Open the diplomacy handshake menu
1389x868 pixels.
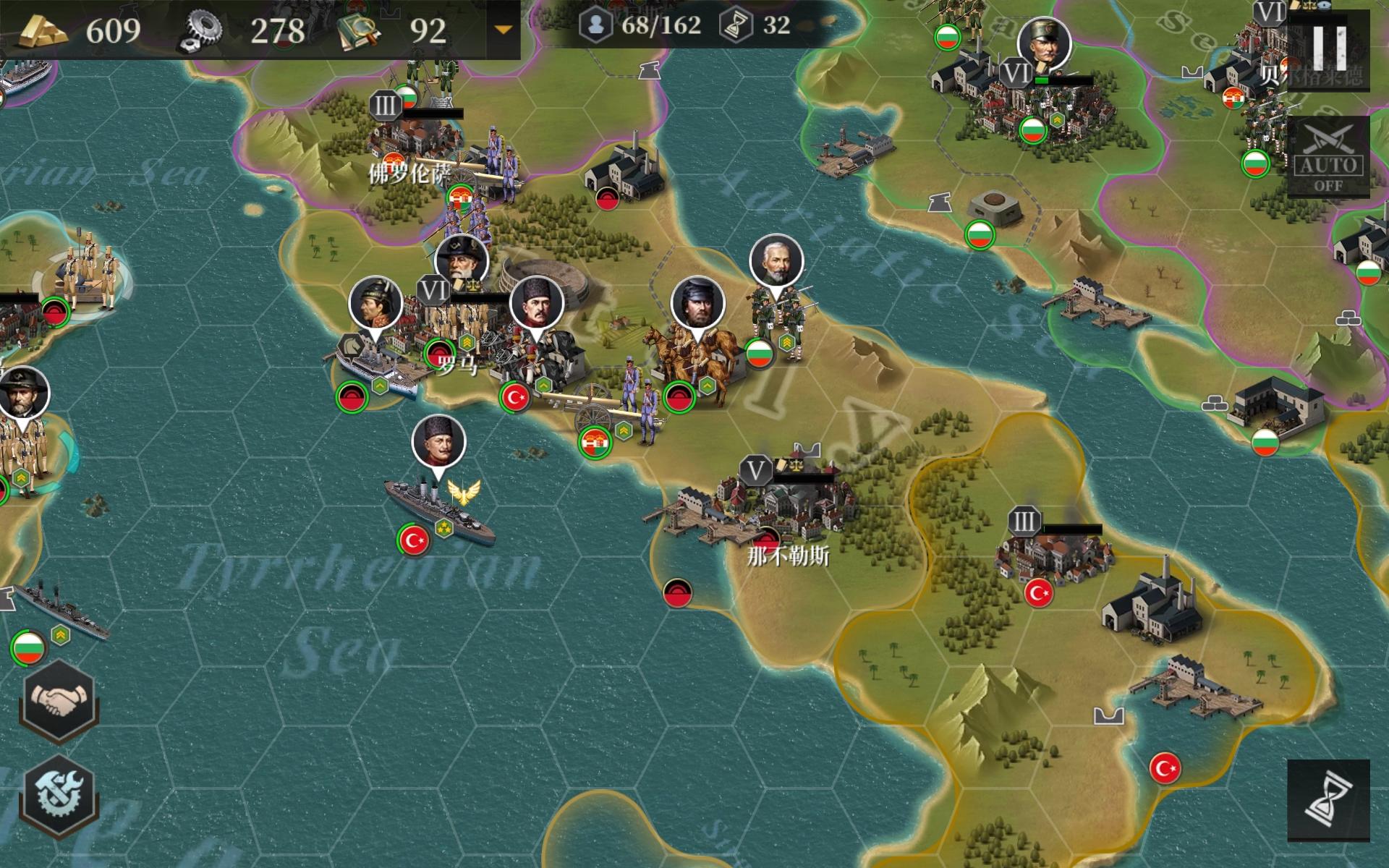coord(59,699)
